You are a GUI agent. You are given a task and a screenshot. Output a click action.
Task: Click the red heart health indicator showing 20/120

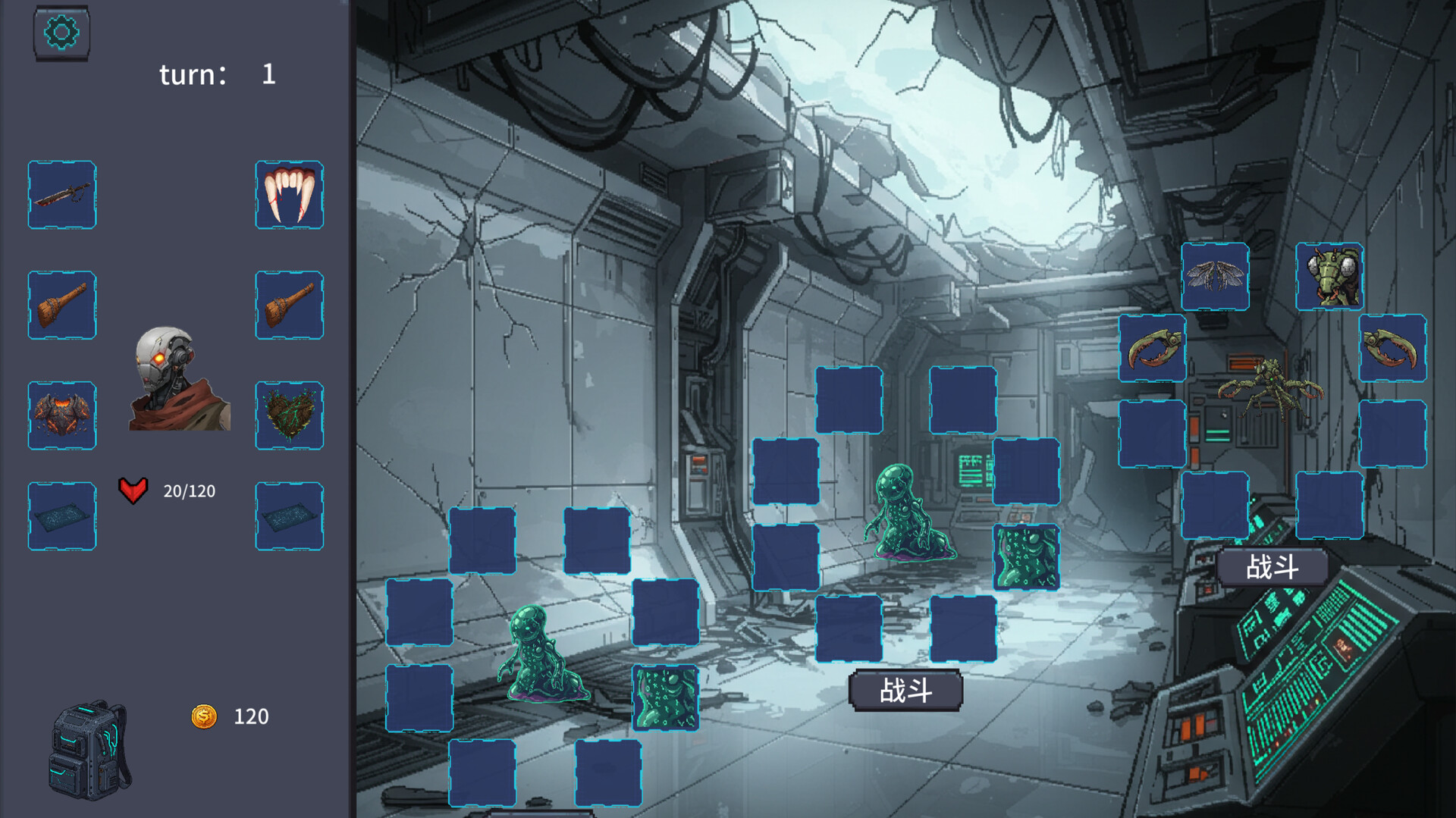(133, 490)
